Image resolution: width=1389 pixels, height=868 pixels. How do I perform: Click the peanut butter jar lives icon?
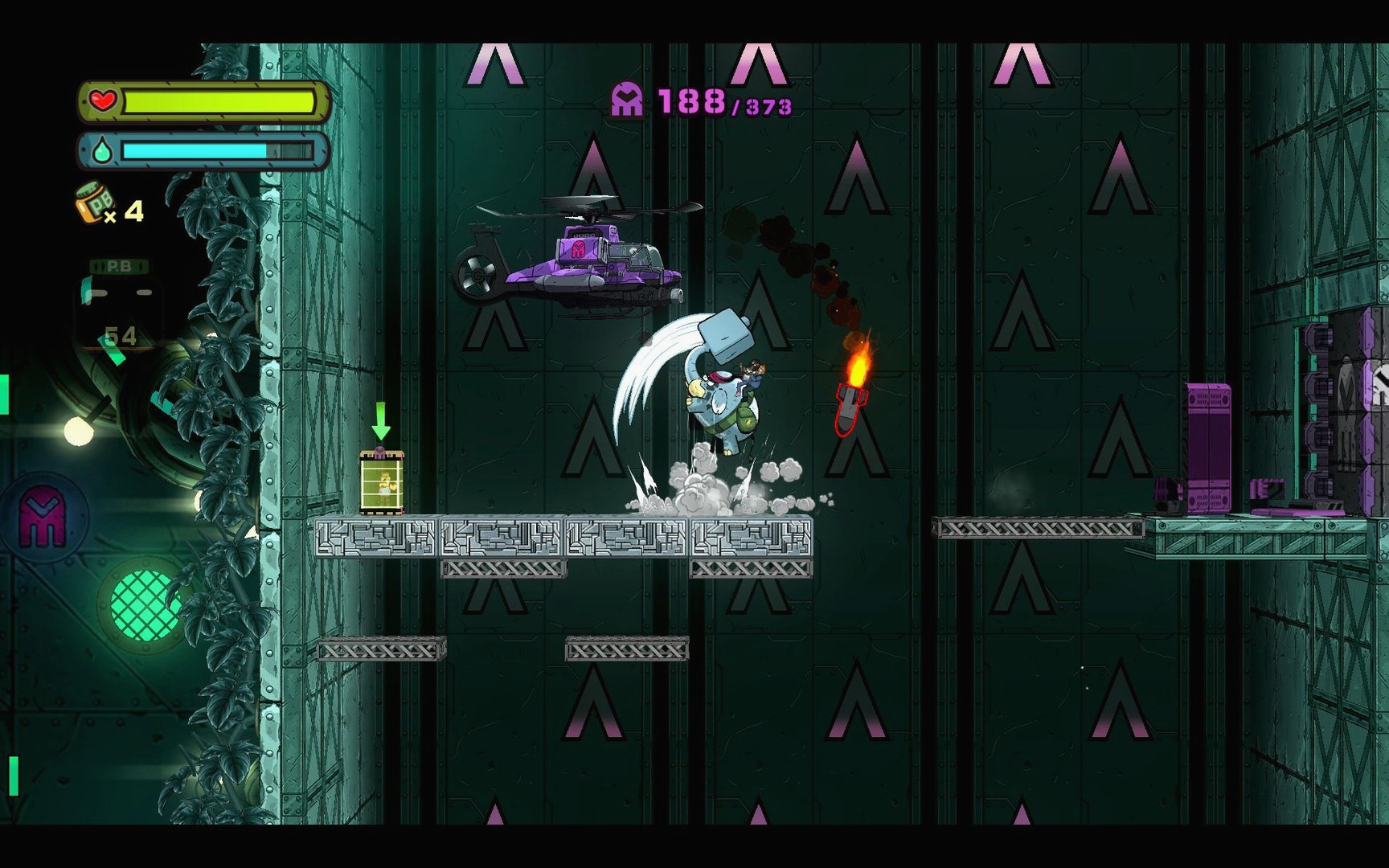pyautogui.click(x=93, y=203)
